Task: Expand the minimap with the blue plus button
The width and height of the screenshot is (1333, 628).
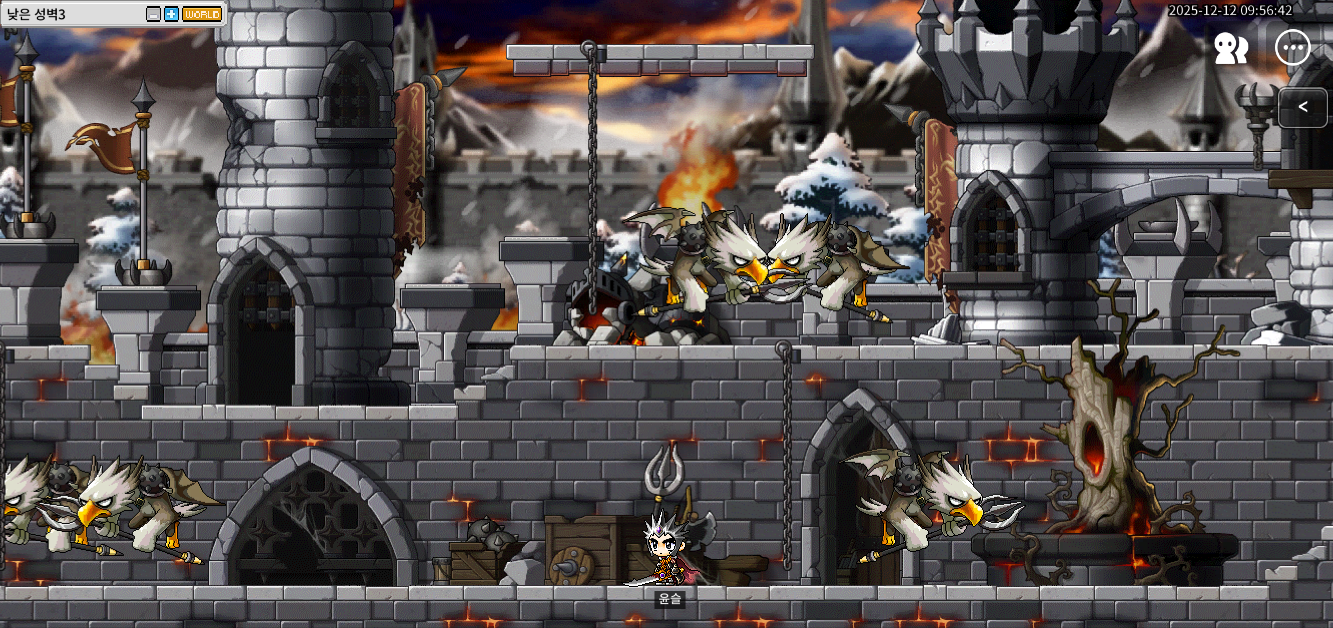Action: [171, 14]
